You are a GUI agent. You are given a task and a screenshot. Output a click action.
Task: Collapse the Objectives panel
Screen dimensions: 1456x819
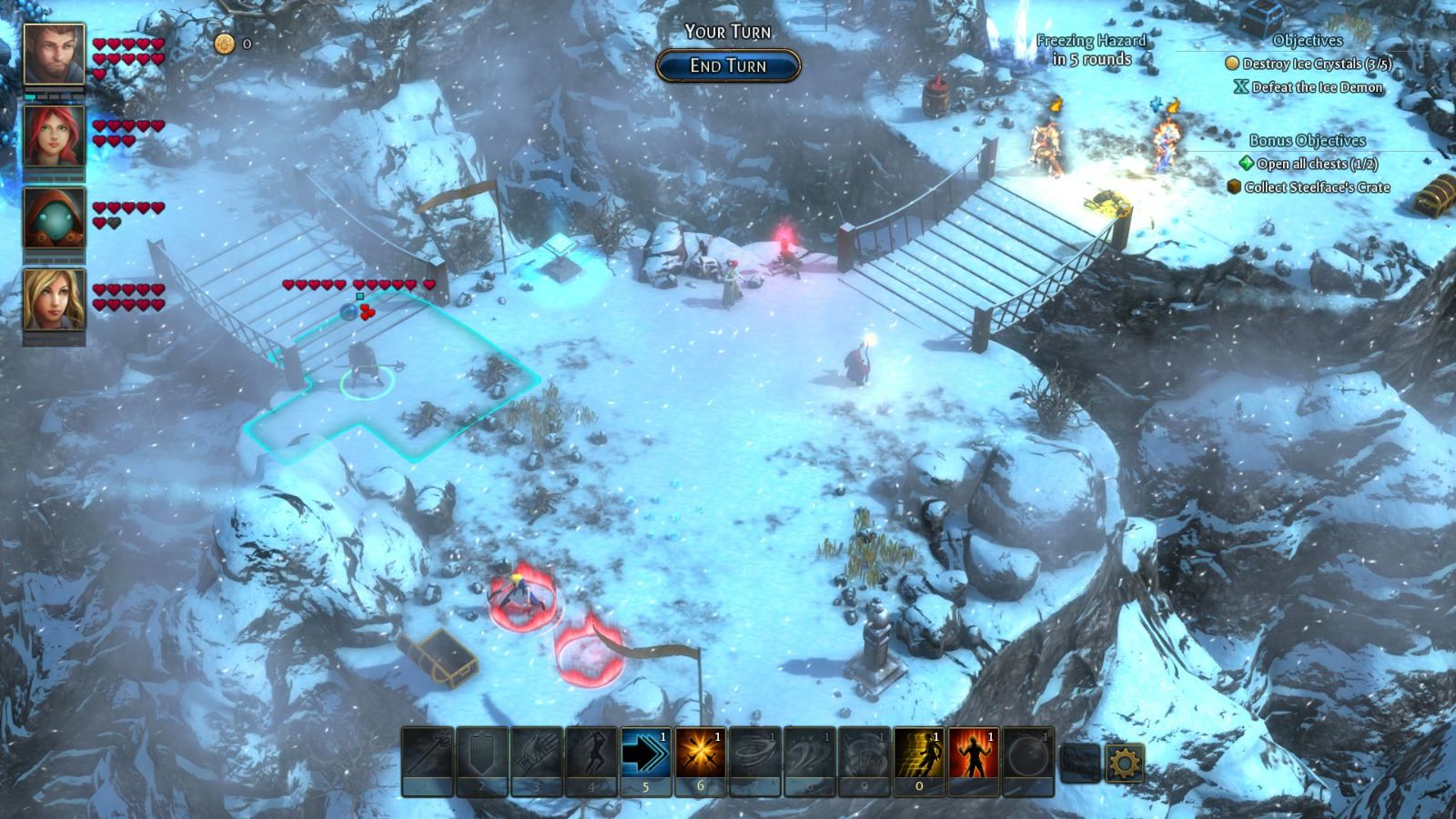[x=1308, y=40]
